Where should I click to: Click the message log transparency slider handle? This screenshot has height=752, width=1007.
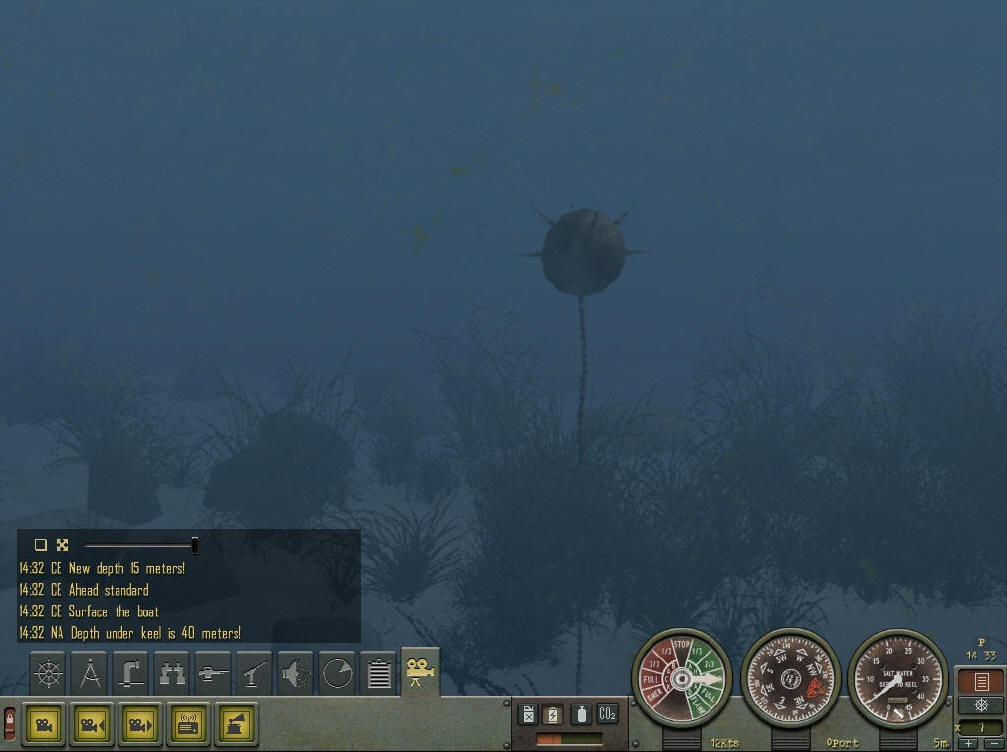click(x=195, y=545)
